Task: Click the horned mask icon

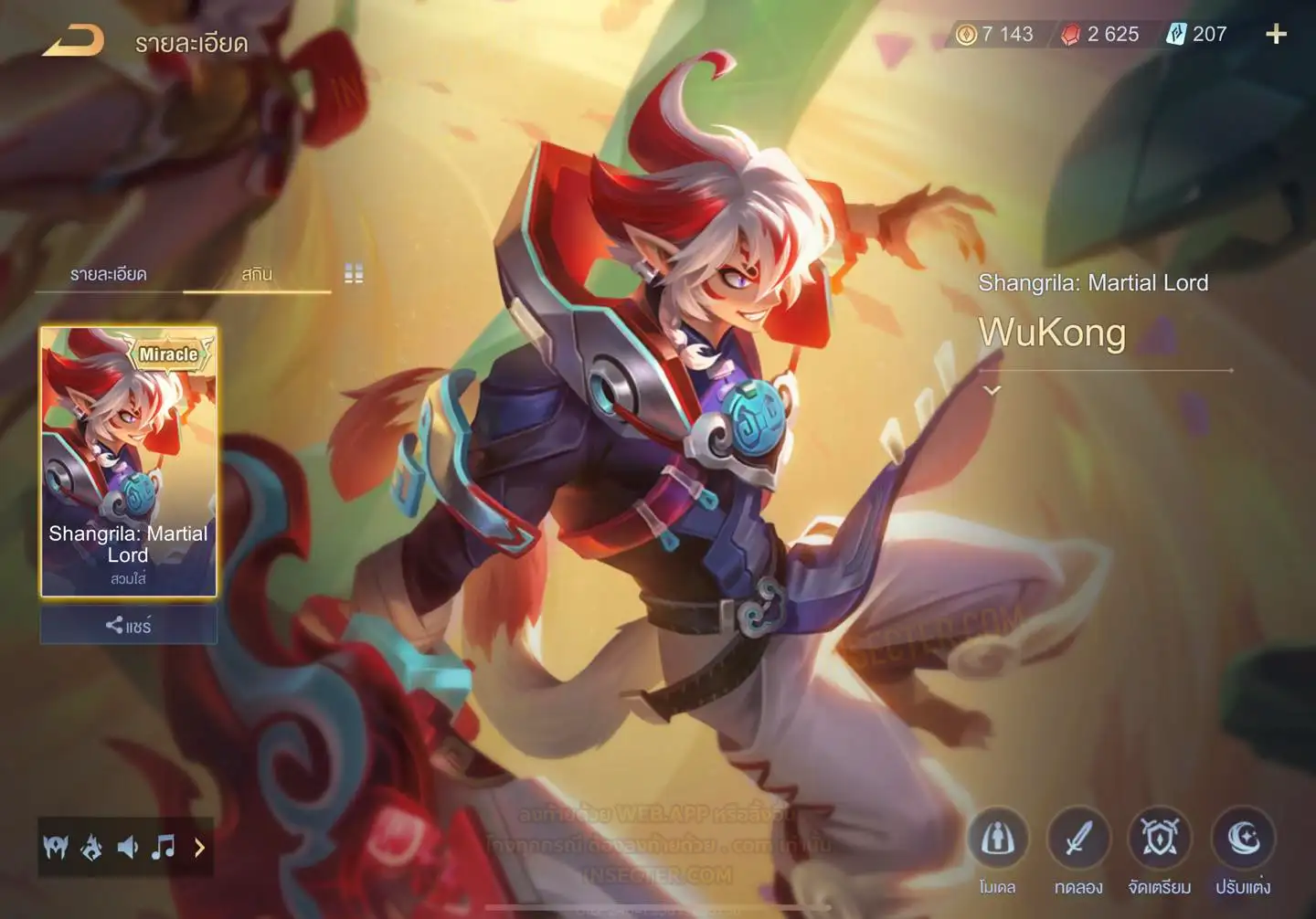Action: [56, 848]
